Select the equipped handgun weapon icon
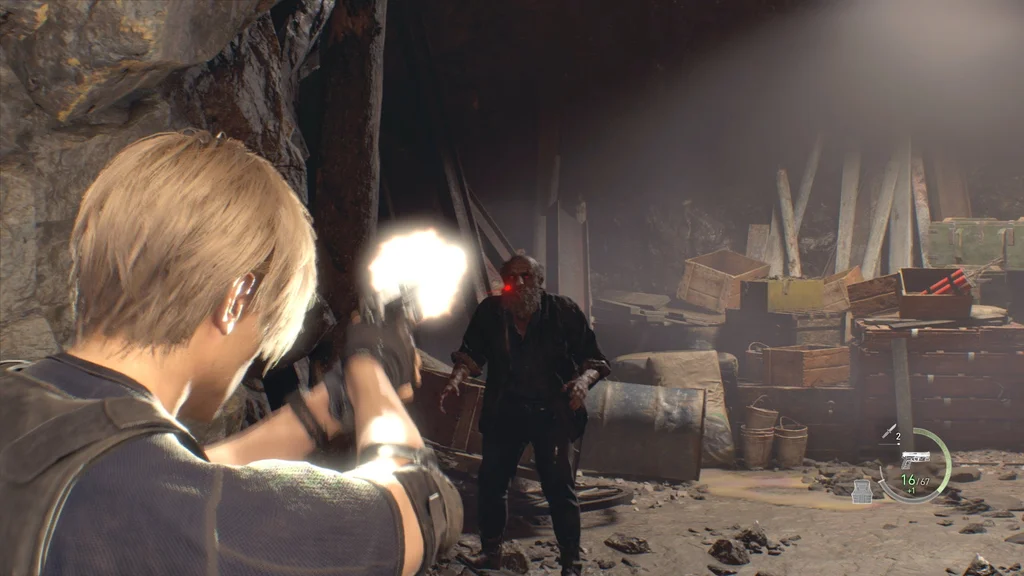The width and height of the screenshot is (1024, 576). click(x=914, y=458)
